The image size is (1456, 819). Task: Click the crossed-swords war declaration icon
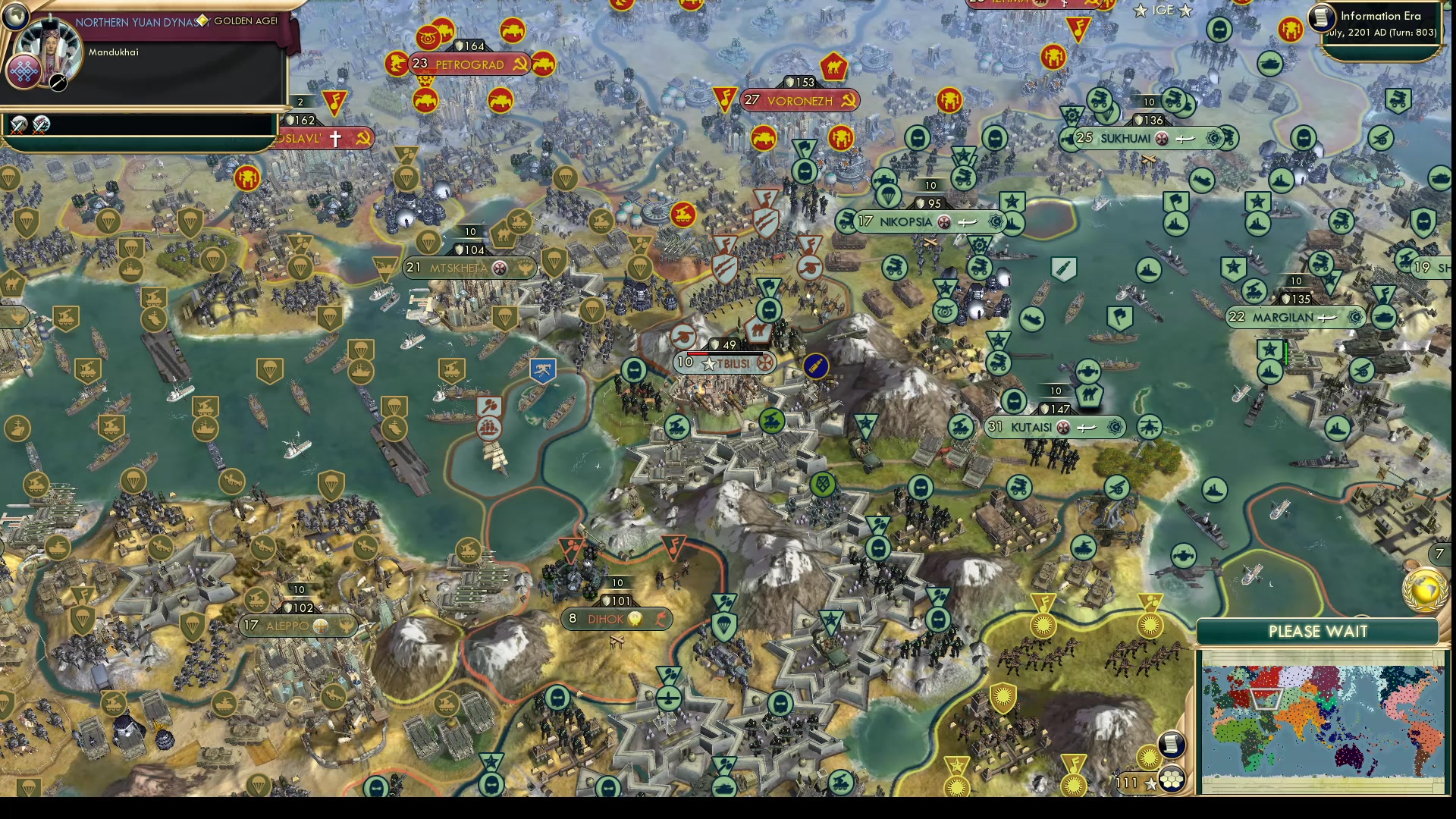(19, 125)
